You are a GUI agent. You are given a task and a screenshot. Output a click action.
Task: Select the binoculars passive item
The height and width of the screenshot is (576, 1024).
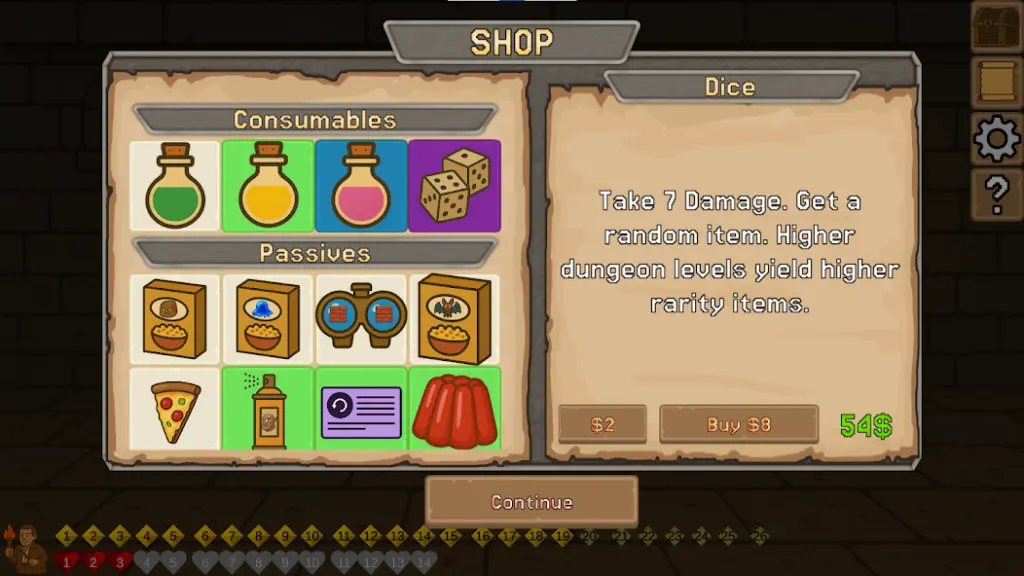361,319
